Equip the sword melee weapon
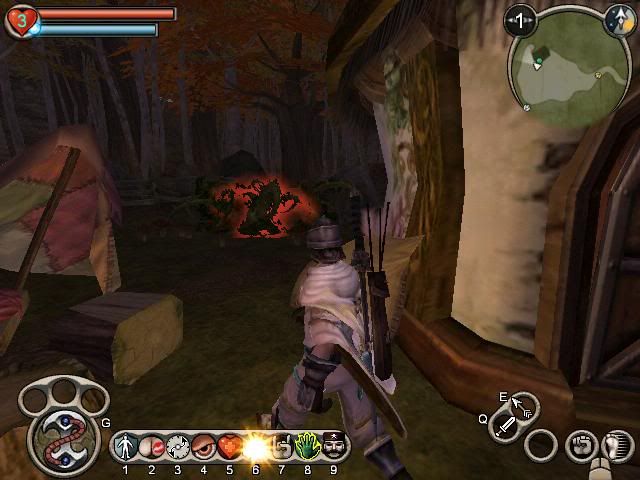The image size is (640, 480). [x=507, y=430]
